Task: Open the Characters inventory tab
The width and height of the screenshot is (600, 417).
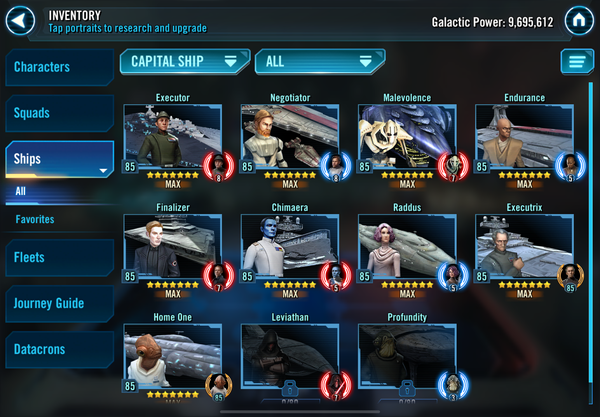Action: pyautogui.click(x=58, y=68)
